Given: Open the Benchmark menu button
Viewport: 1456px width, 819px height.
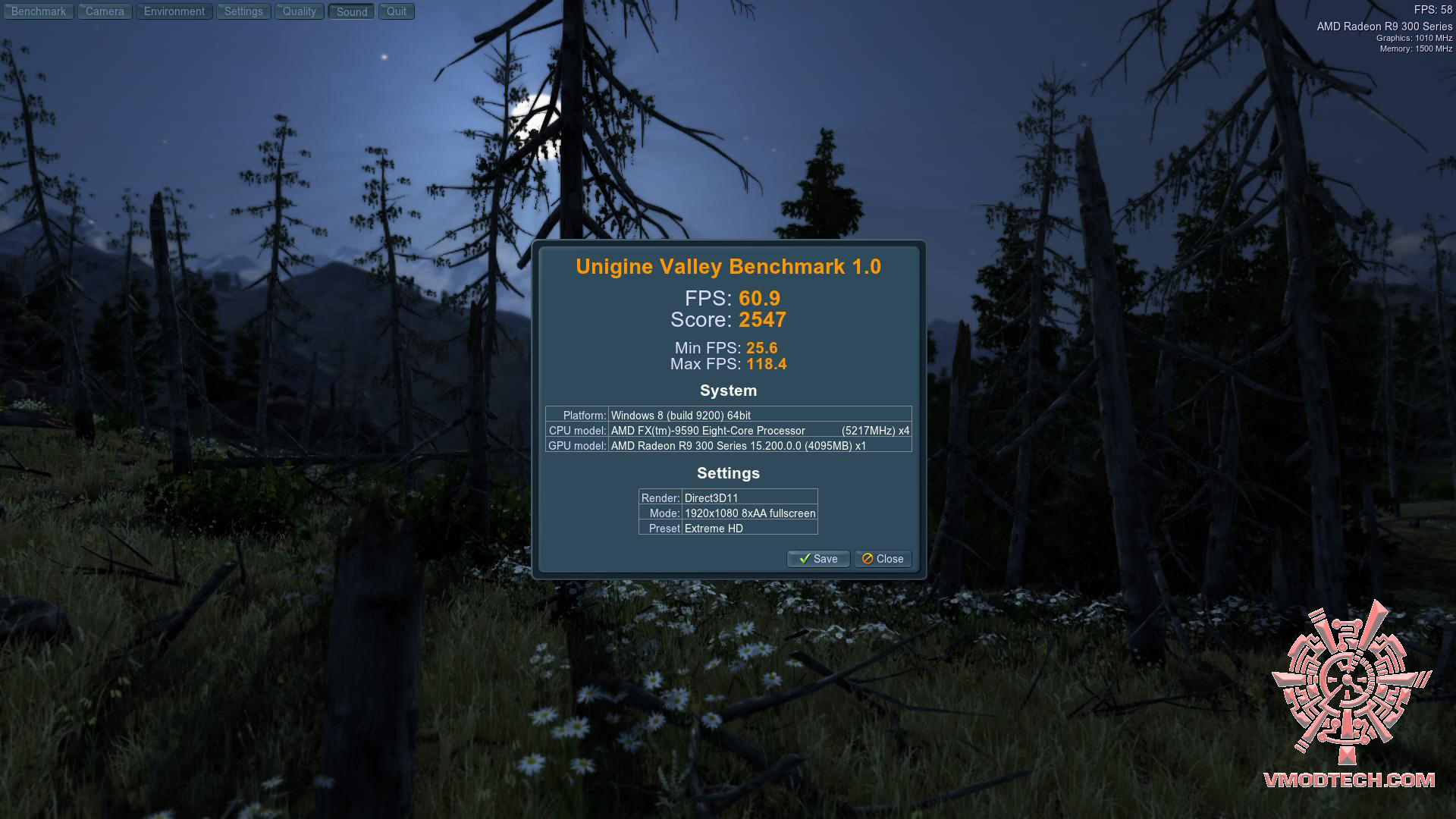Looking at the screenshot, I should pyautogui.click(x=39, y=11).
